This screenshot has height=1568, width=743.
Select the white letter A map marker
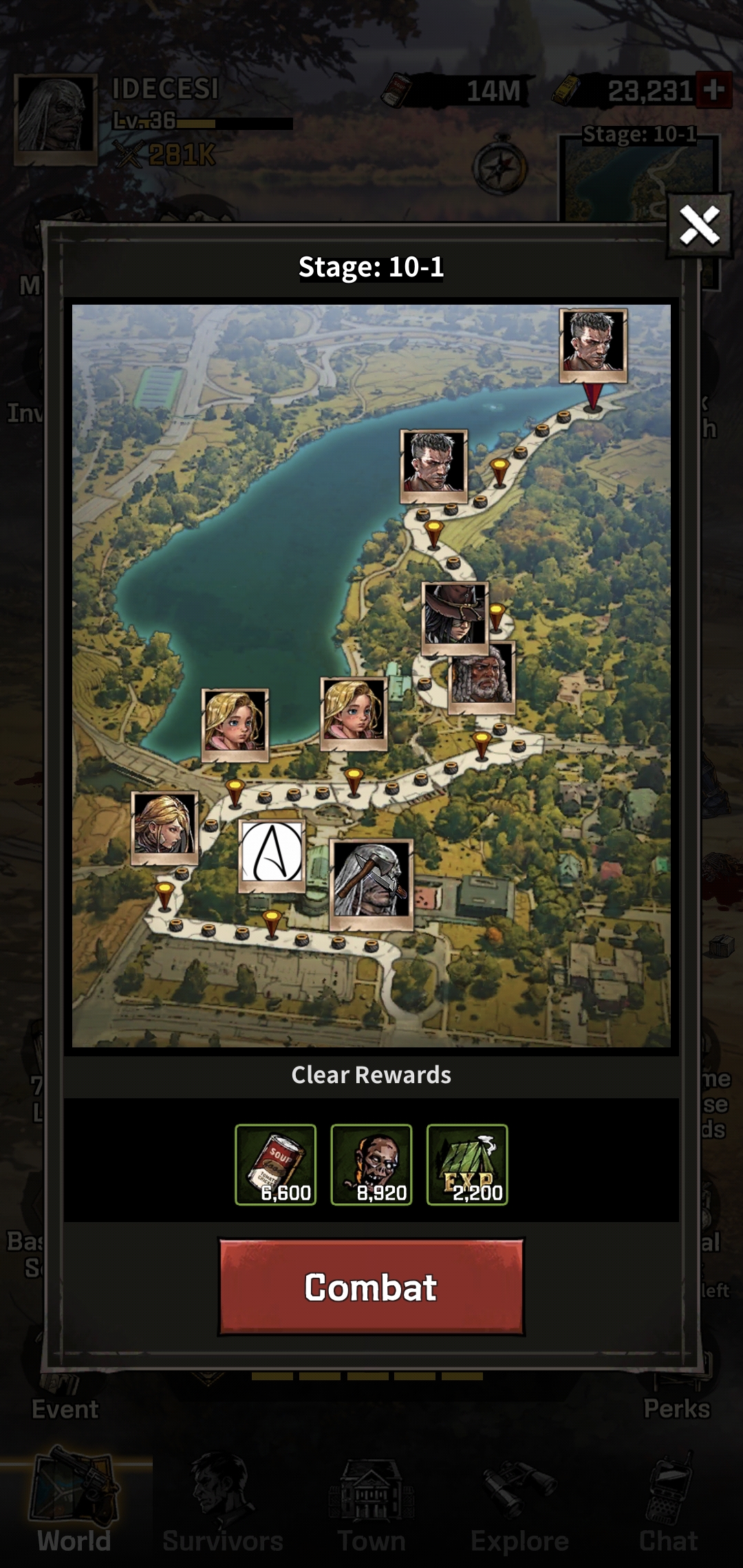click(x=272, y=855)
